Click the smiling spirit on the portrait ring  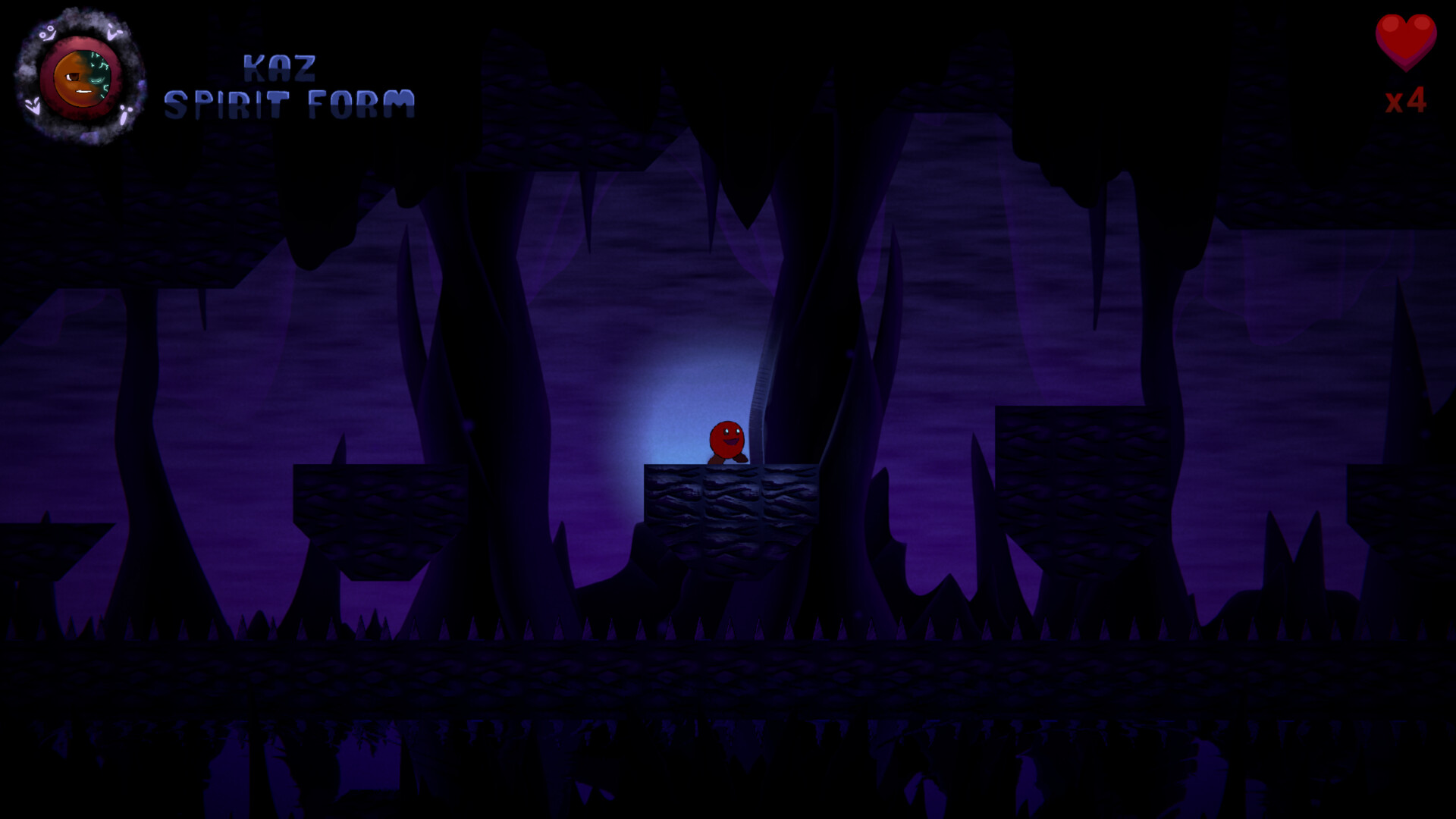click(48, 33)
